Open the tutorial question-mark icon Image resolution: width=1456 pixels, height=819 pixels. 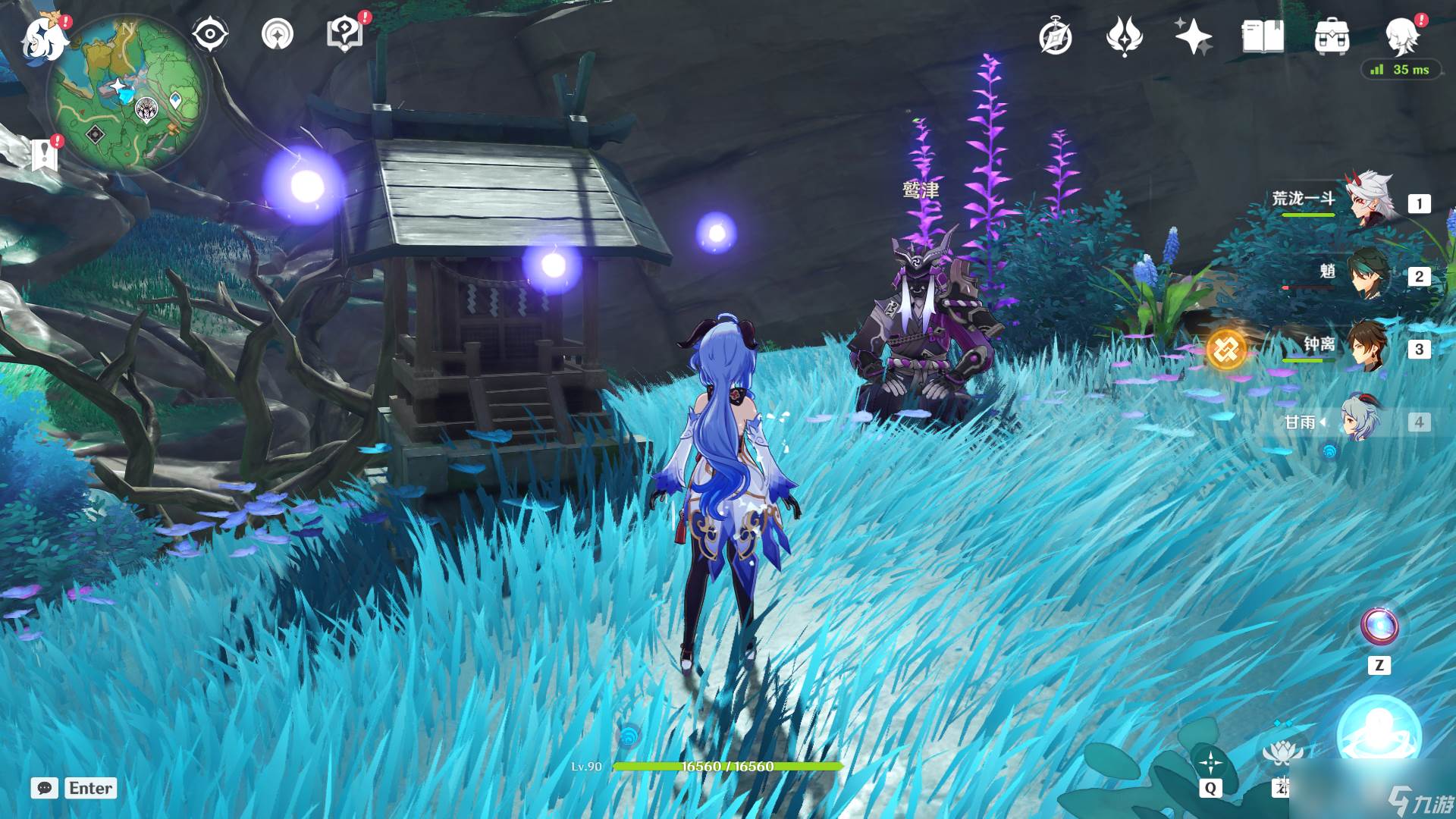[344, 34]
